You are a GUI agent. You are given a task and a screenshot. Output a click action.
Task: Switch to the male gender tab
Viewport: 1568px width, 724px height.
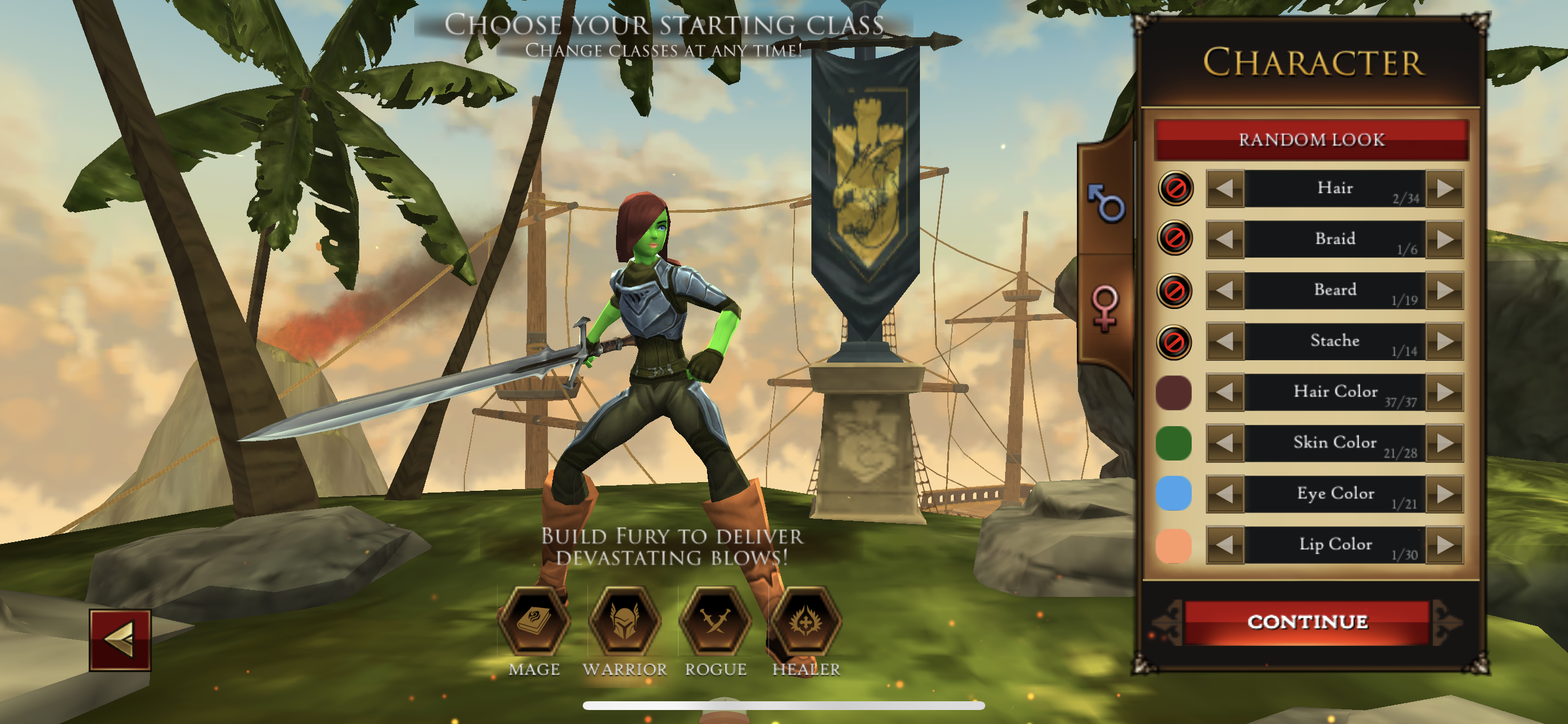(1106, 203)
